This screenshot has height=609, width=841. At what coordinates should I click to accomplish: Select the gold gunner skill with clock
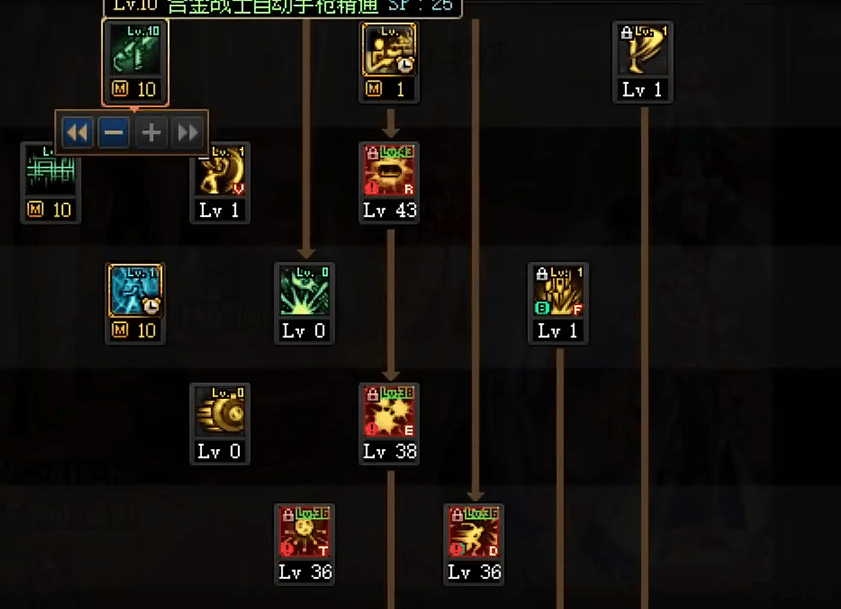point(389,50)
